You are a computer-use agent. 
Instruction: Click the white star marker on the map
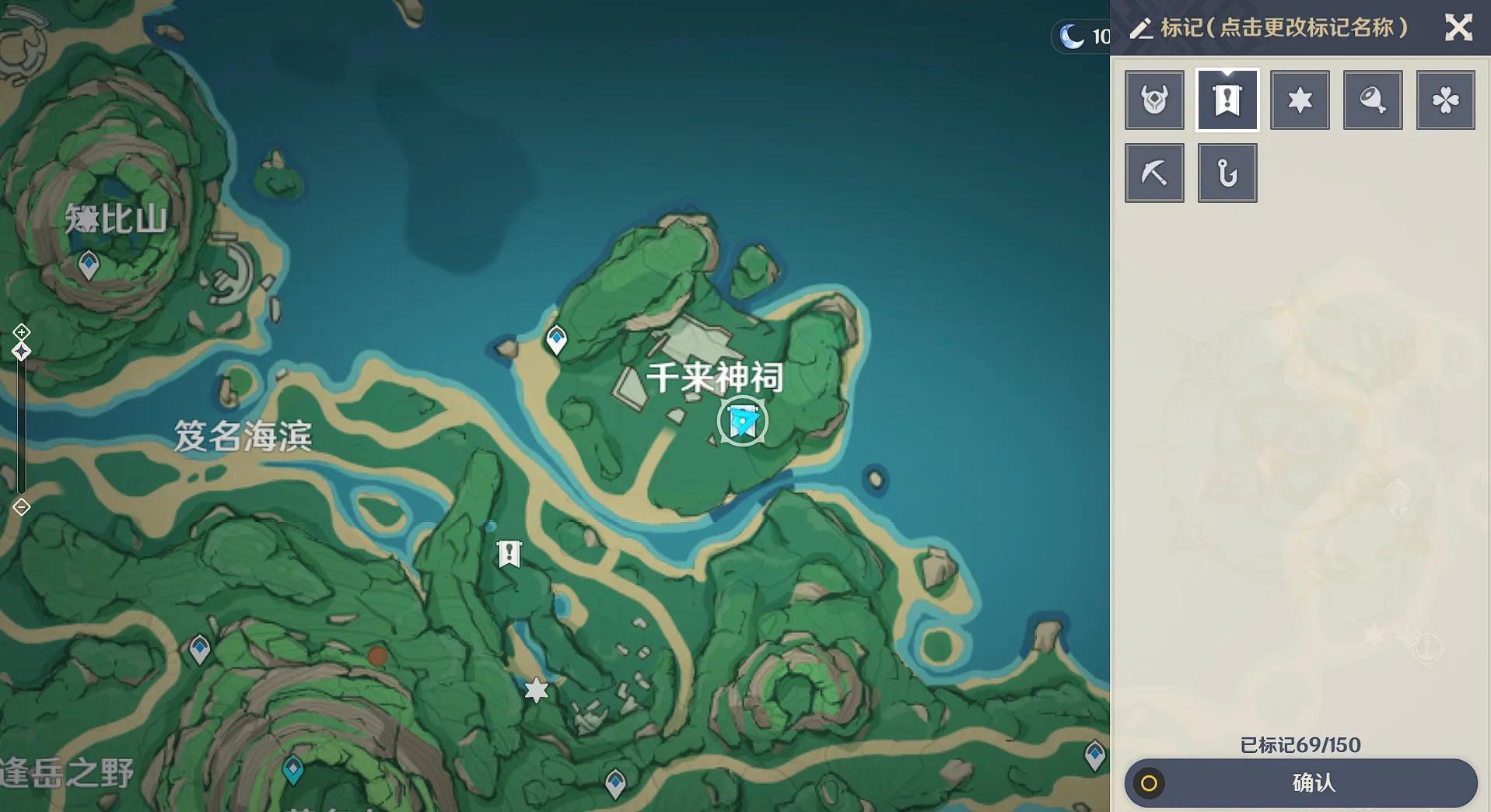pos(535,688)
